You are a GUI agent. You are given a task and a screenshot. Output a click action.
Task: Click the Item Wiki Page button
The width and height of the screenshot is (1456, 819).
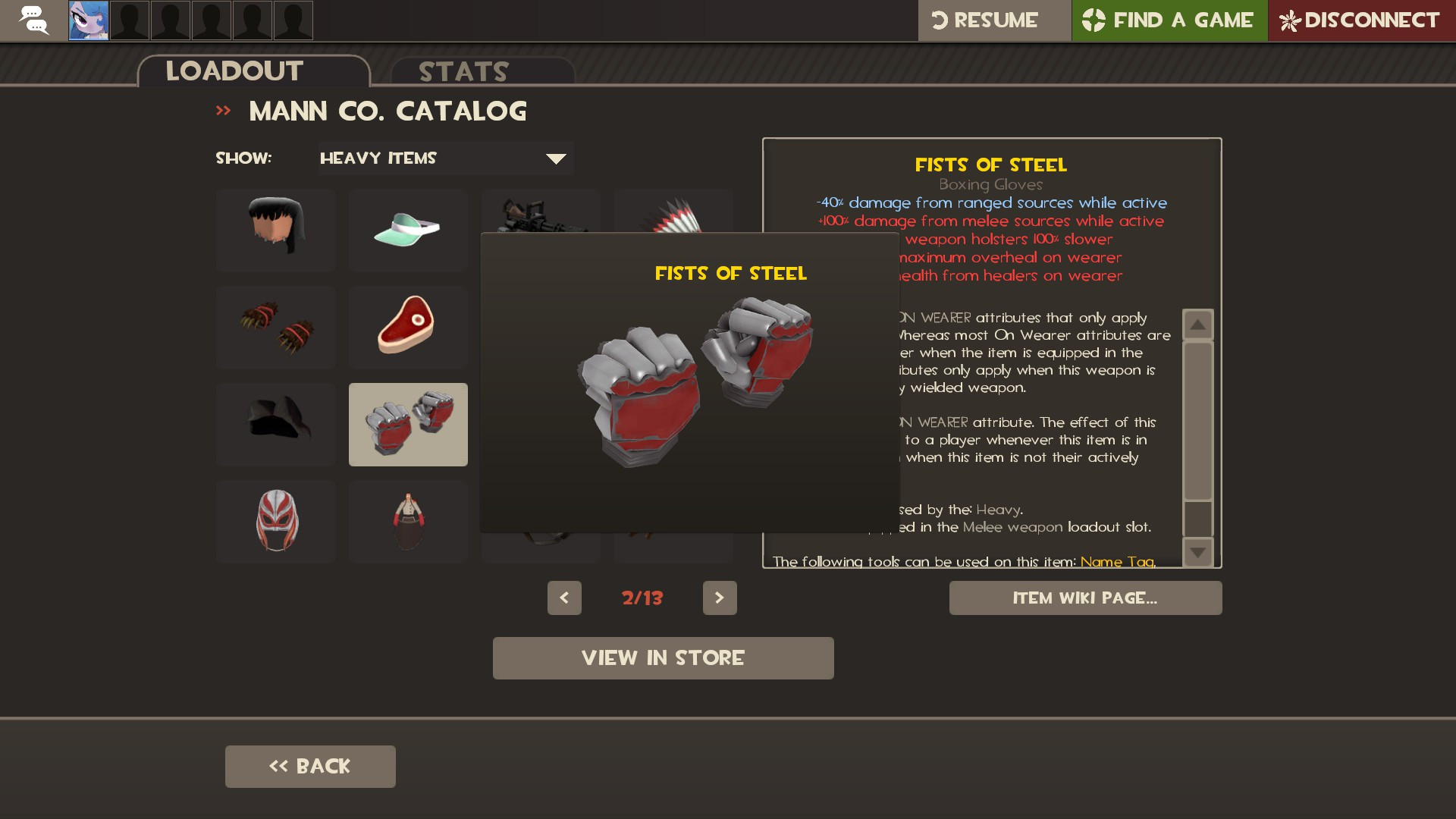pos(1085,598)
